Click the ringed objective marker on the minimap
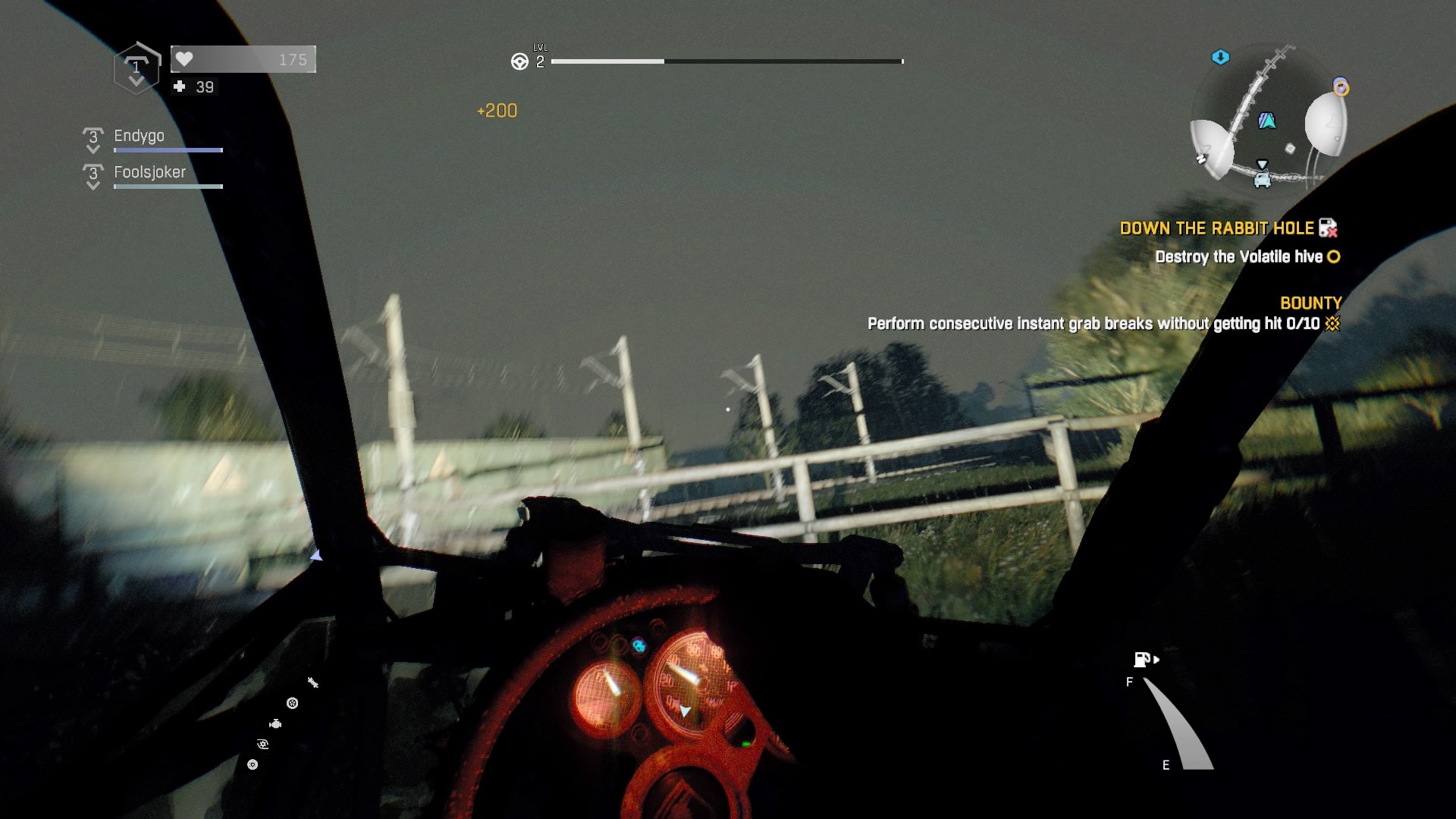Viewport: 1456px width, 819px height. click(x=1341, y=86)
